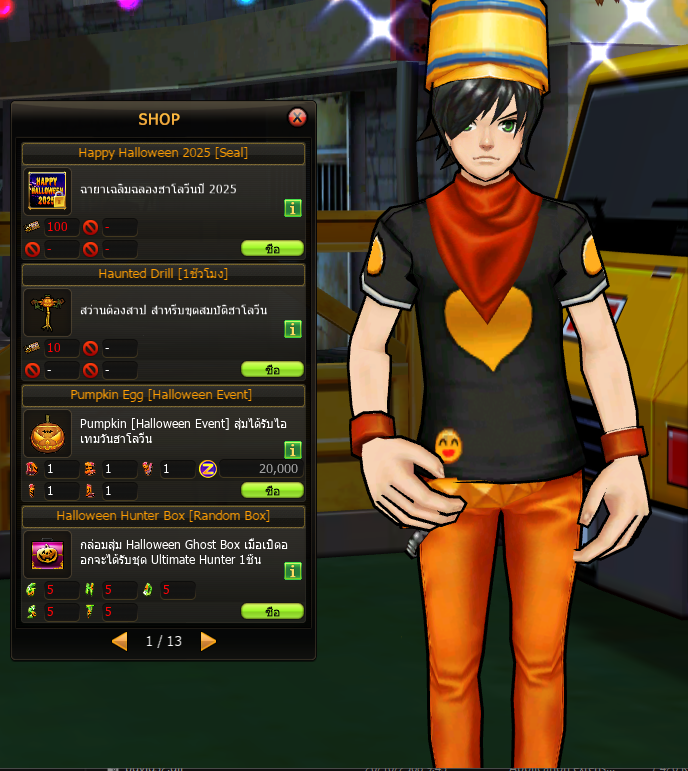Buy the Haunted Drill

pyautogui.click(x=272, y=369)
